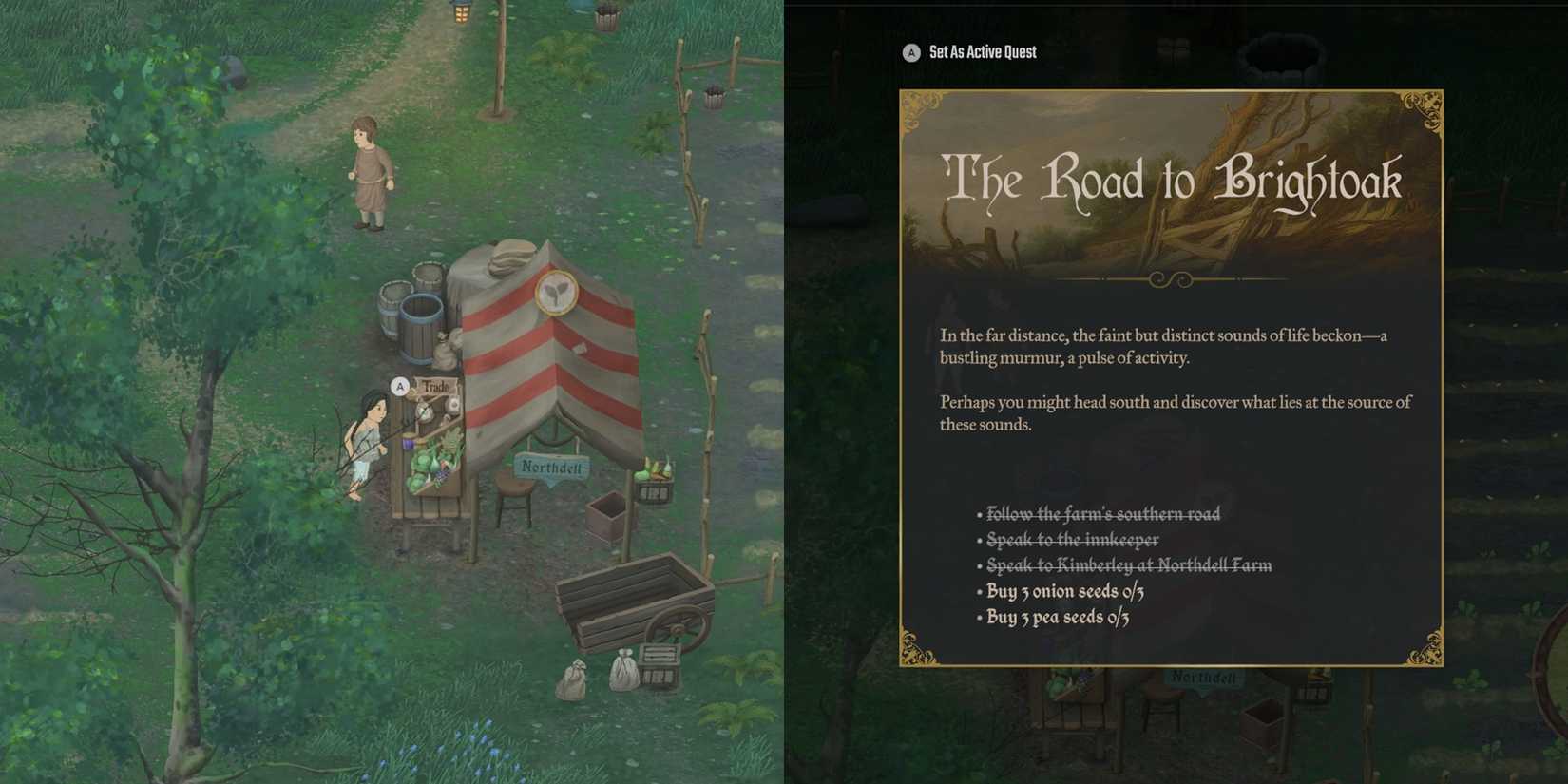Click the completed objective Speak to the innkeeper

tap(1071, 539)
